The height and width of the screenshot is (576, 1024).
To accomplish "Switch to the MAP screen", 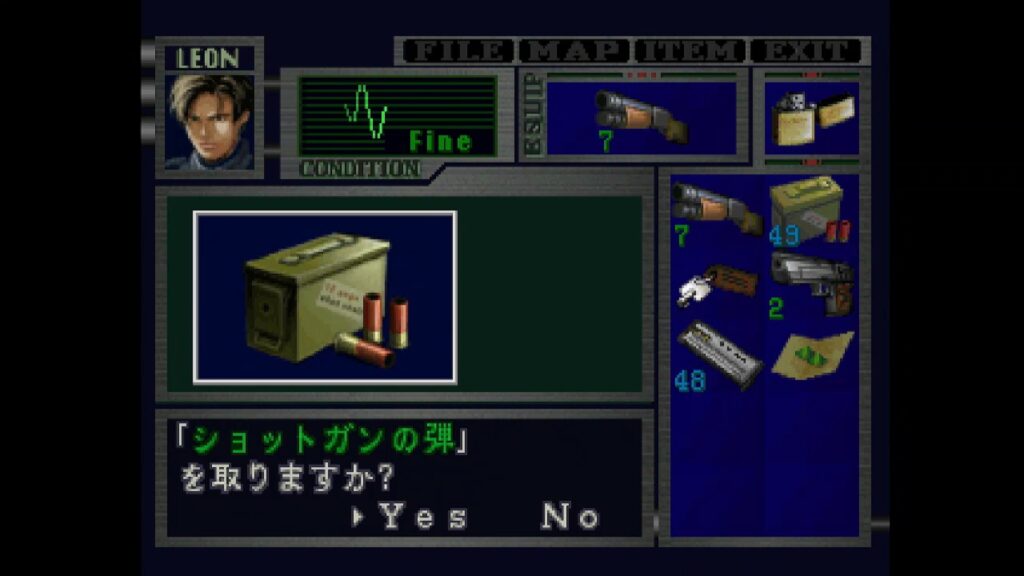I will [575, 51].
